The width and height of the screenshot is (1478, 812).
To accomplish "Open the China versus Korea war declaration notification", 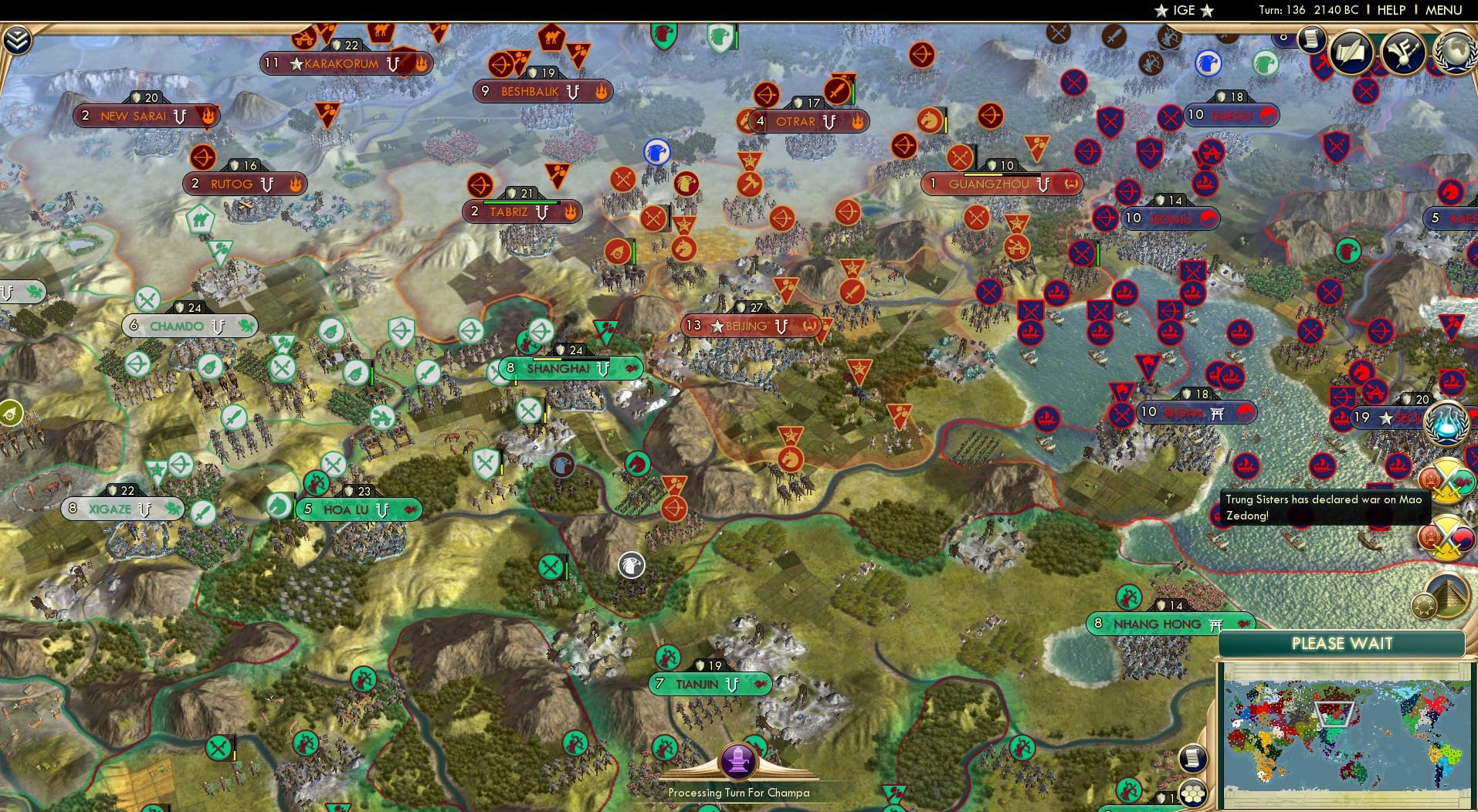I will point(1448,536).
